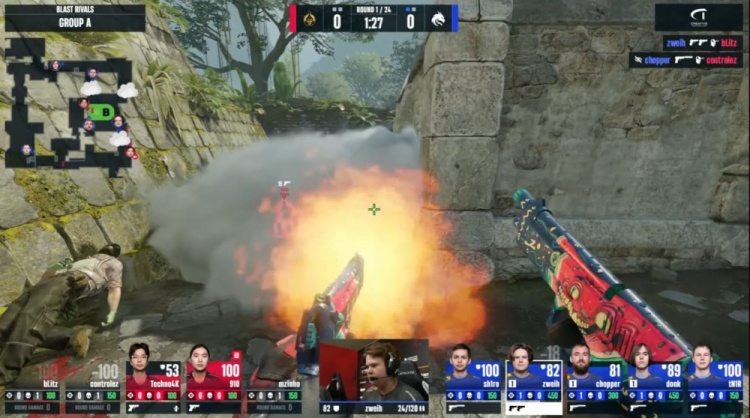Click the zweih kills bLitz feed entry
The image size is (750, 418).
point(702,44)
